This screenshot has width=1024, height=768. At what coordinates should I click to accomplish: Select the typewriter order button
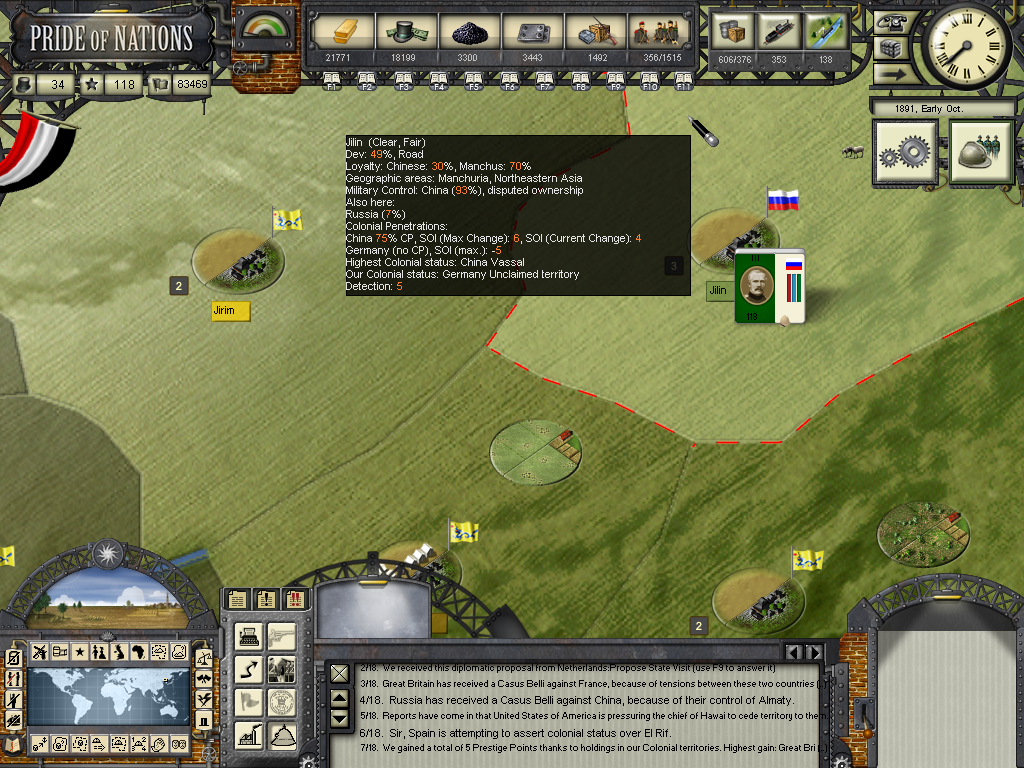(x=249, y=638)
